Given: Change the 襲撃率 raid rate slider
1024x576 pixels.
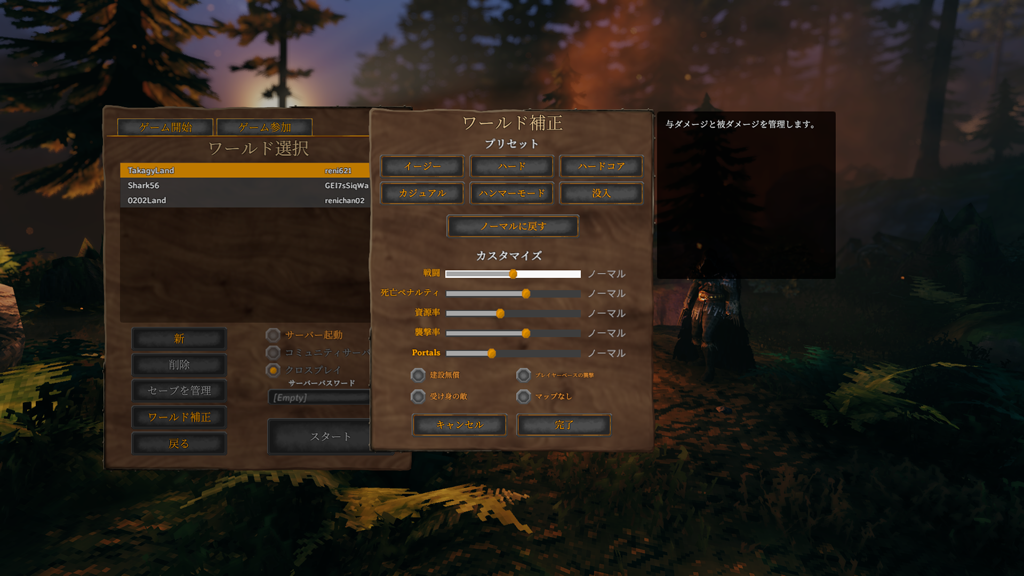Looking at the screenshot, I should (526, 333).
